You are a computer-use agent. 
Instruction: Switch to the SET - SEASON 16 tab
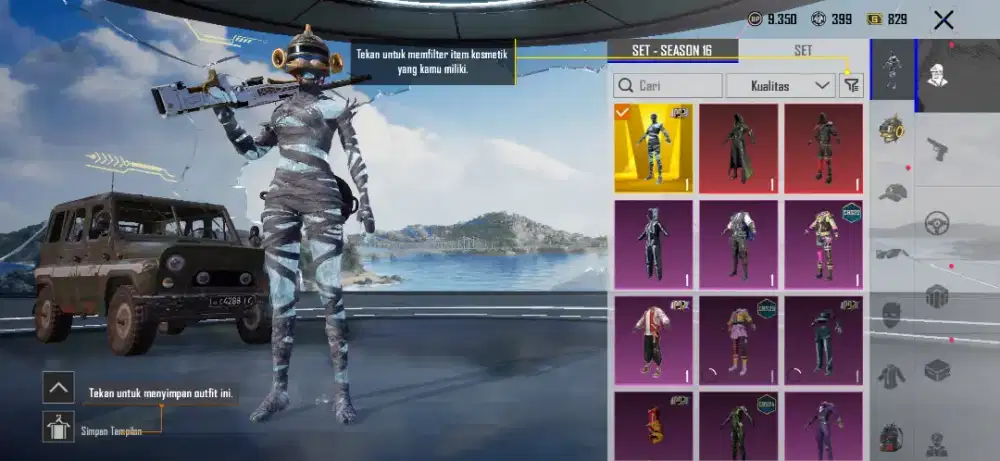(x=672, y=51)
